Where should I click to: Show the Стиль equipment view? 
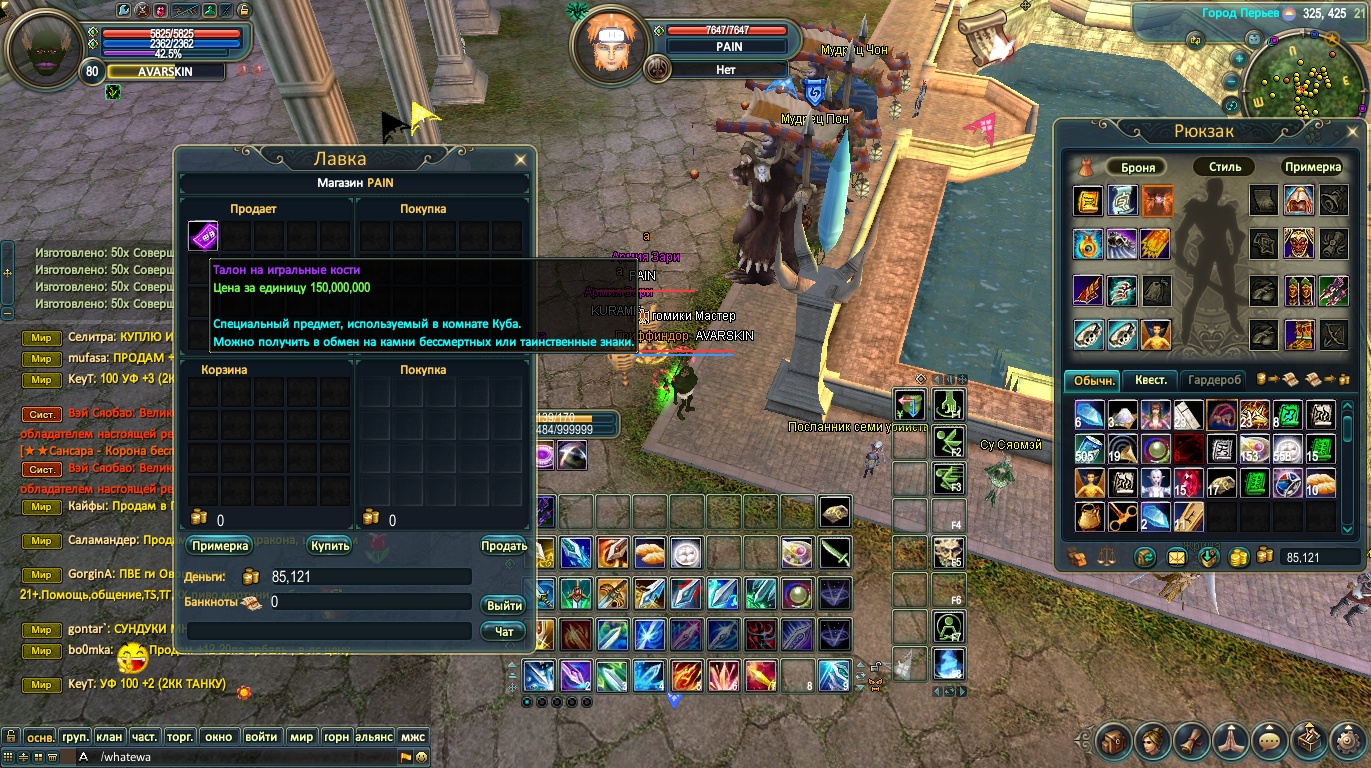click(x=1224, y=167)
